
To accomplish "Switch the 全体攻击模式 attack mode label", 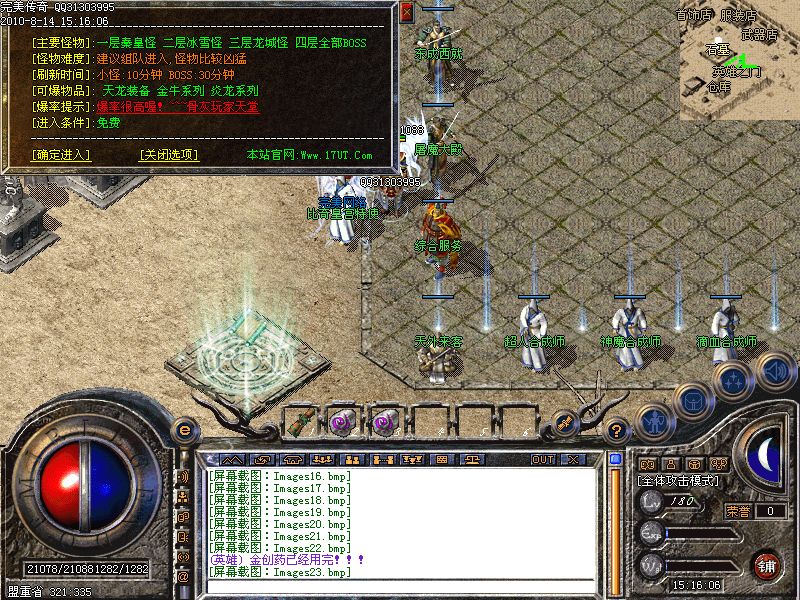I will 680,481.
